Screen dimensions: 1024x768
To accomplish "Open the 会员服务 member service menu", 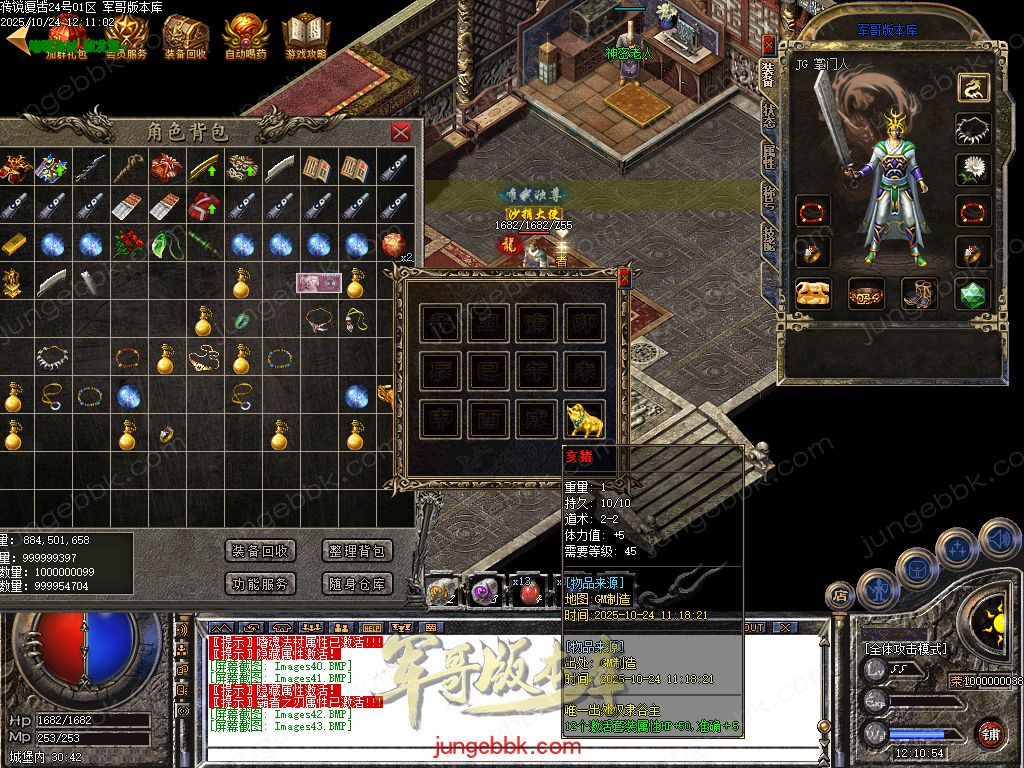I will coord(125,37).
